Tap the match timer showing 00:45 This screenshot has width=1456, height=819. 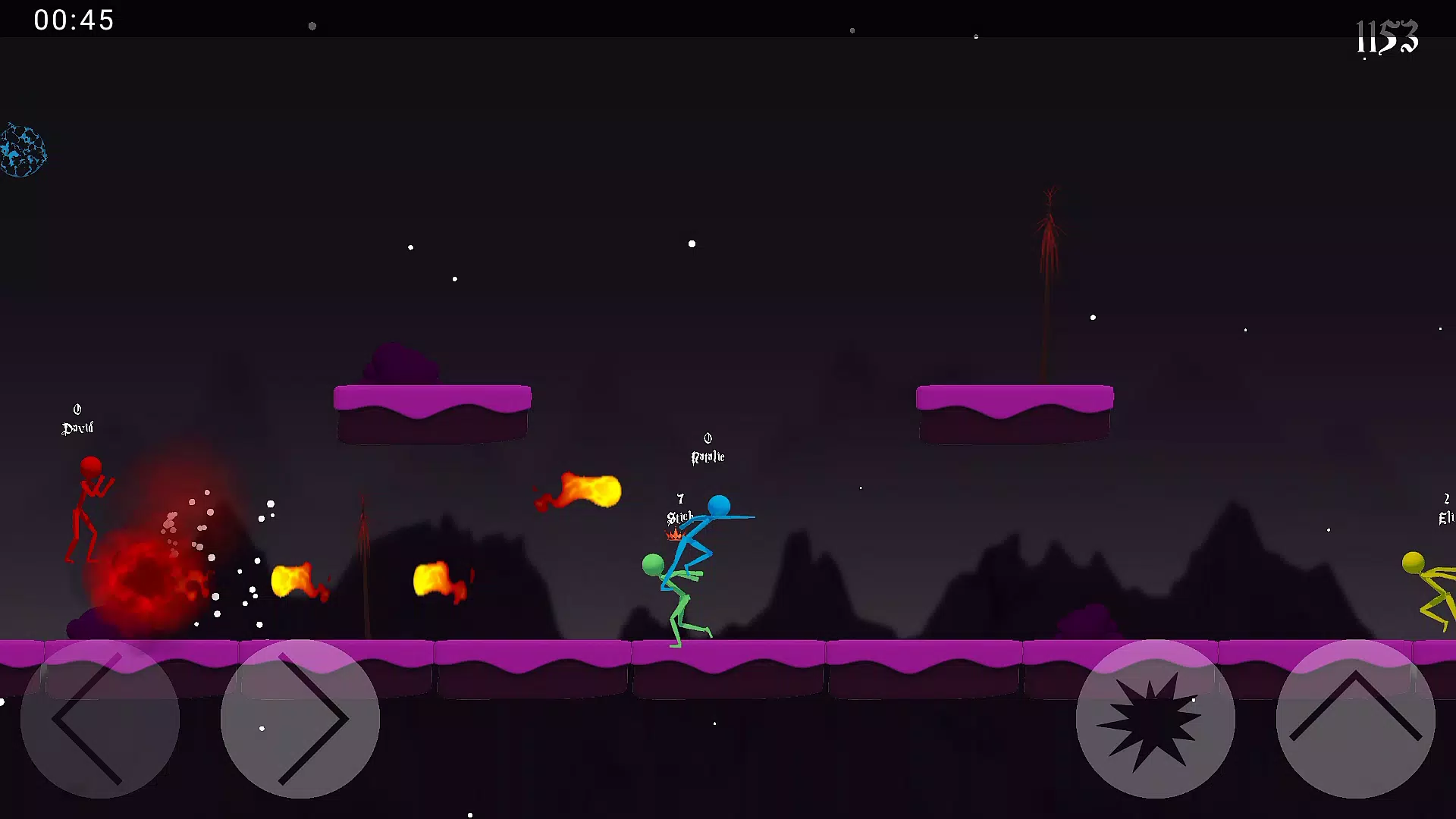74,20
